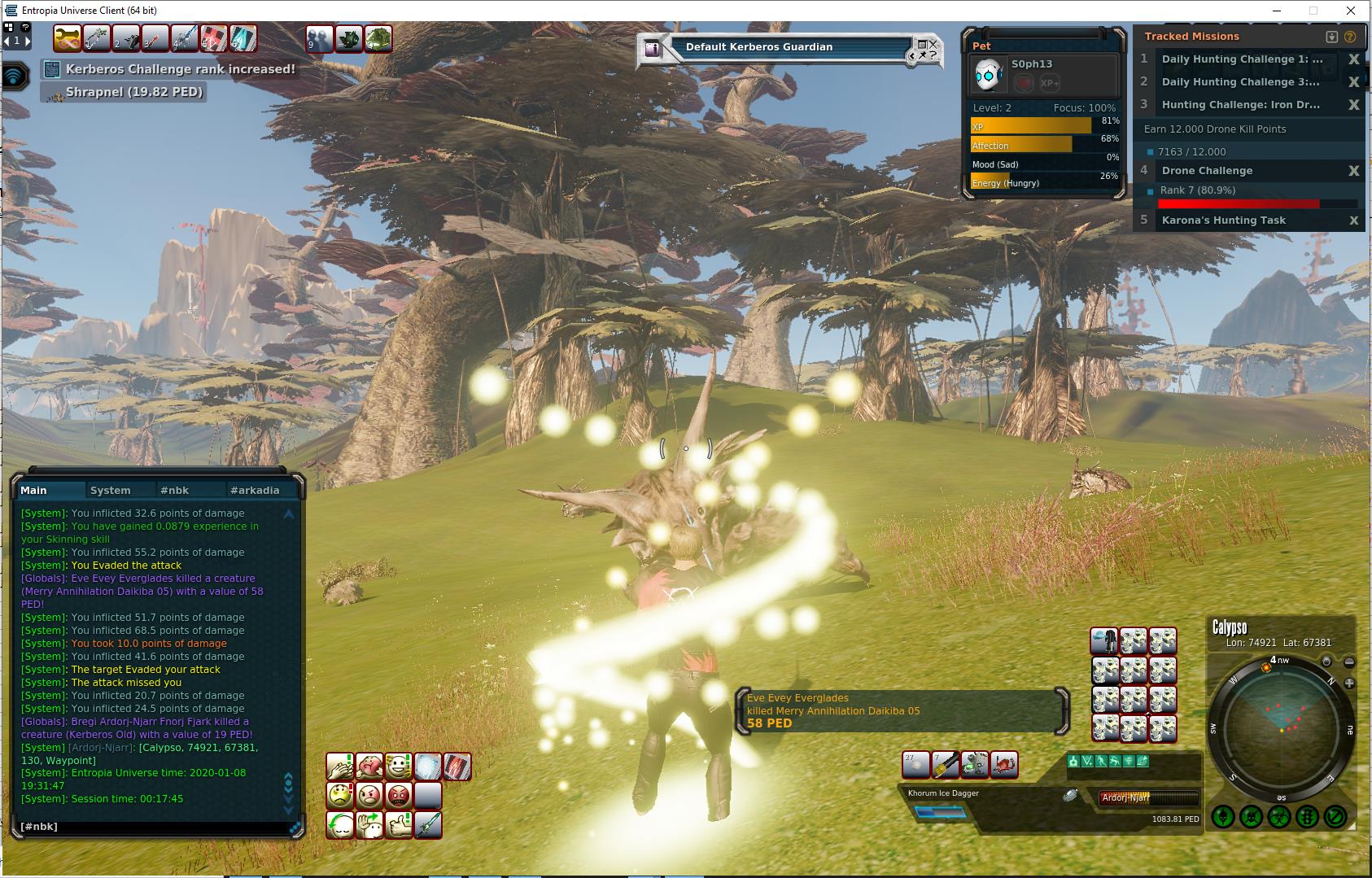Activate the yellow wrench repair hotbar icon
1372x878 pixels.
coord(946,765)
